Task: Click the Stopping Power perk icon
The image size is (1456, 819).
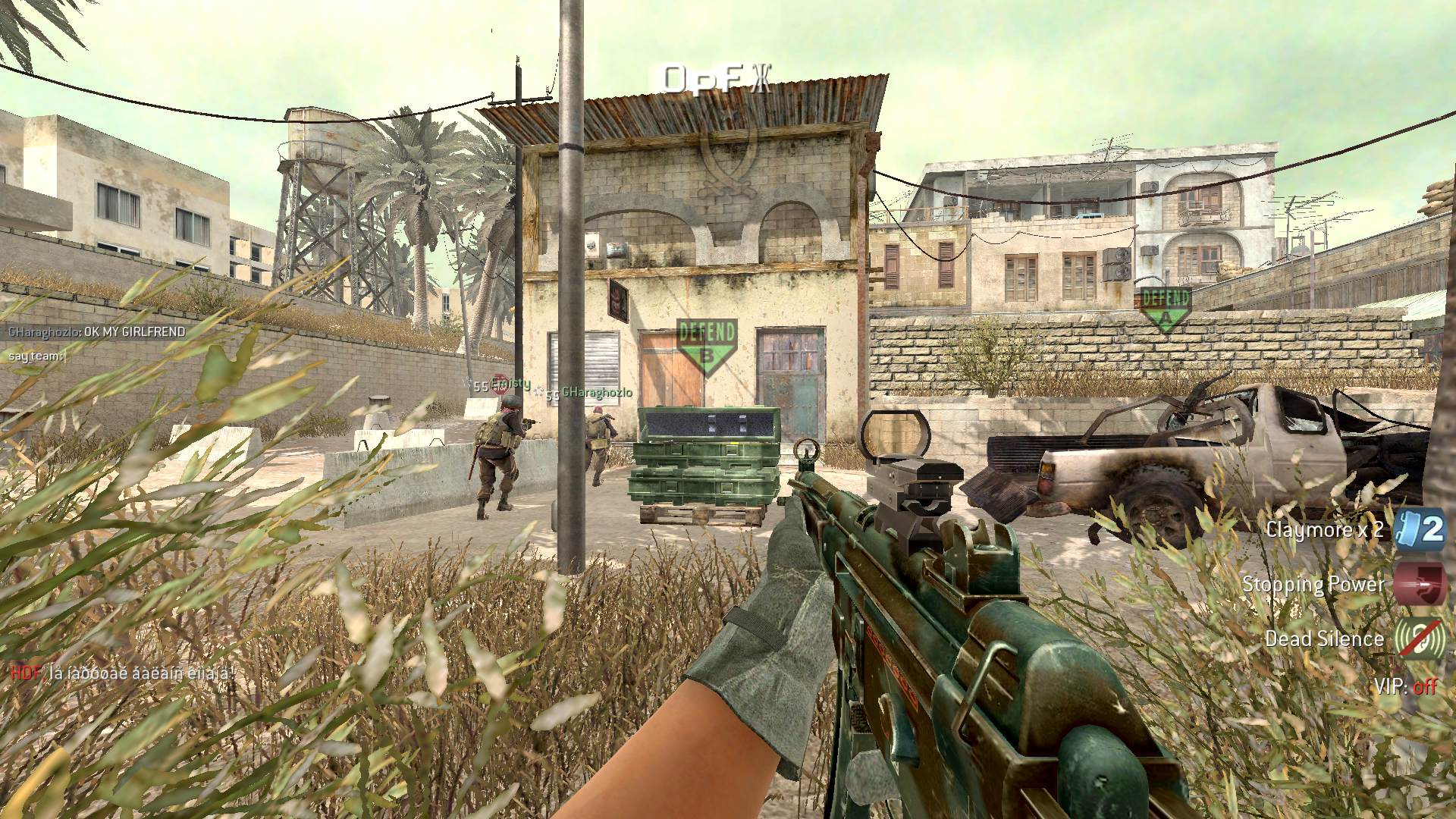Action: point(1420,584)
